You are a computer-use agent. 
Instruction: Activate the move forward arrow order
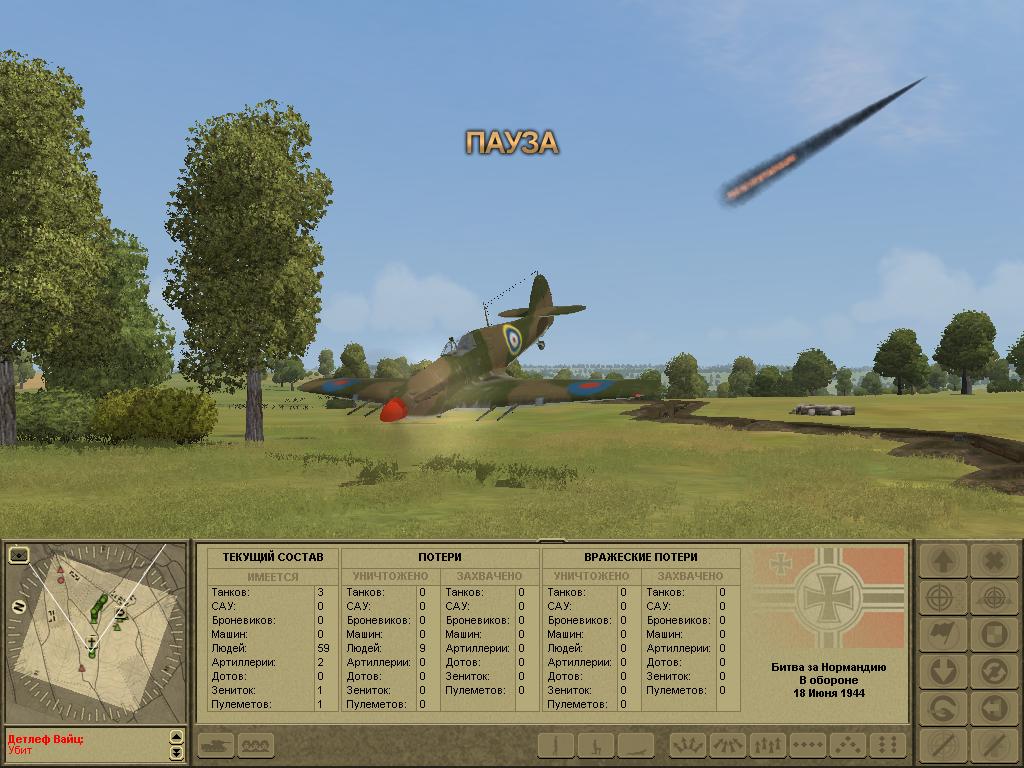pos(942,561)
